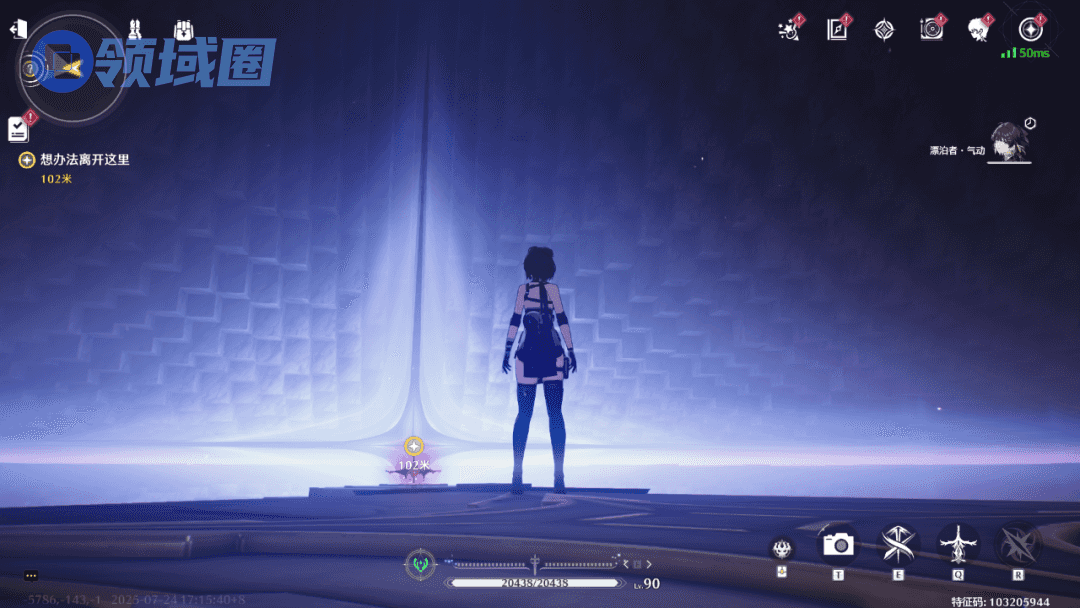
Task: Click the four-pointed star diamond icon
Action: coord(883,30)
